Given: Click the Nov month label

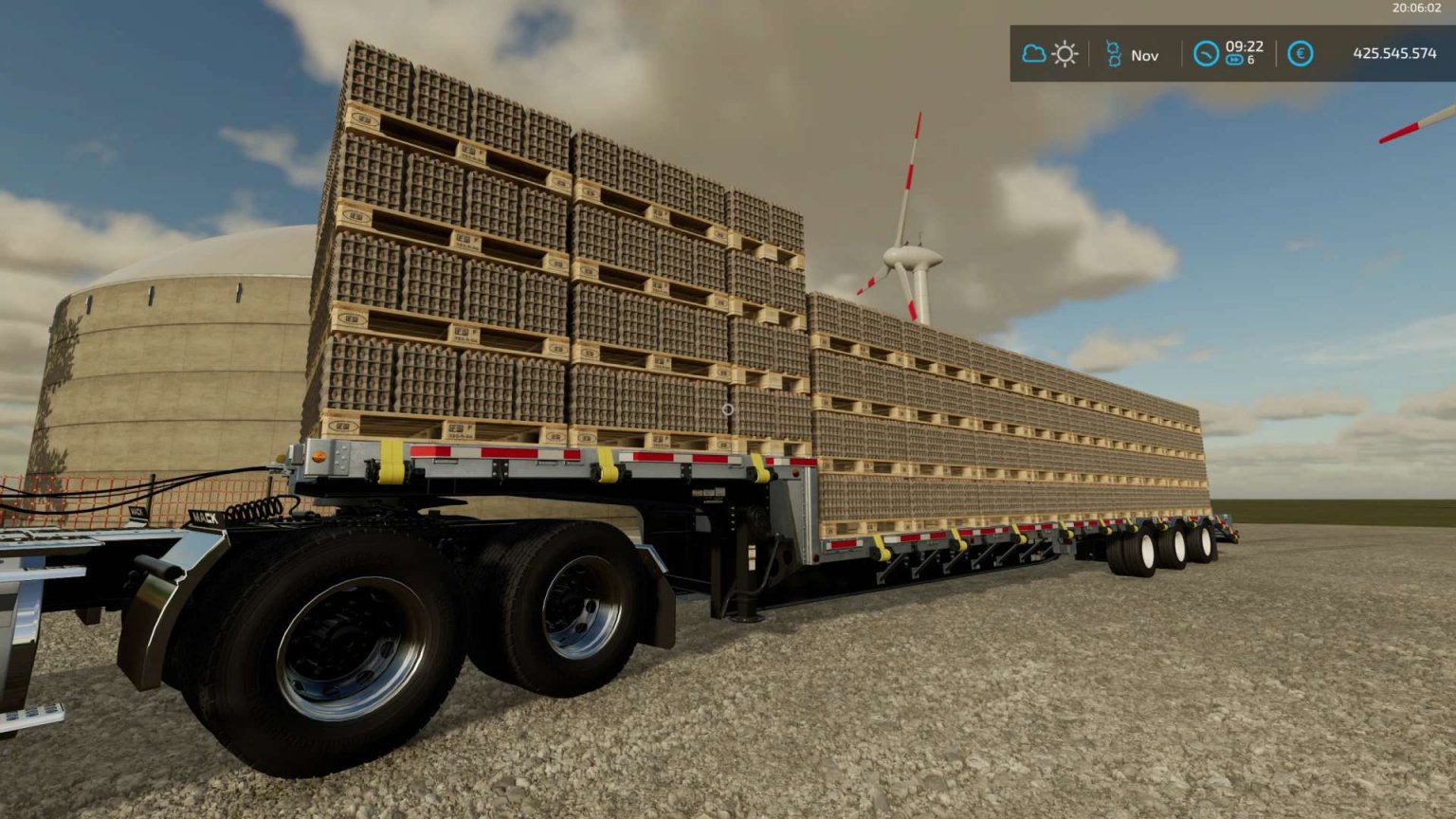Looking at the screenshot, I should point(1144,55).
